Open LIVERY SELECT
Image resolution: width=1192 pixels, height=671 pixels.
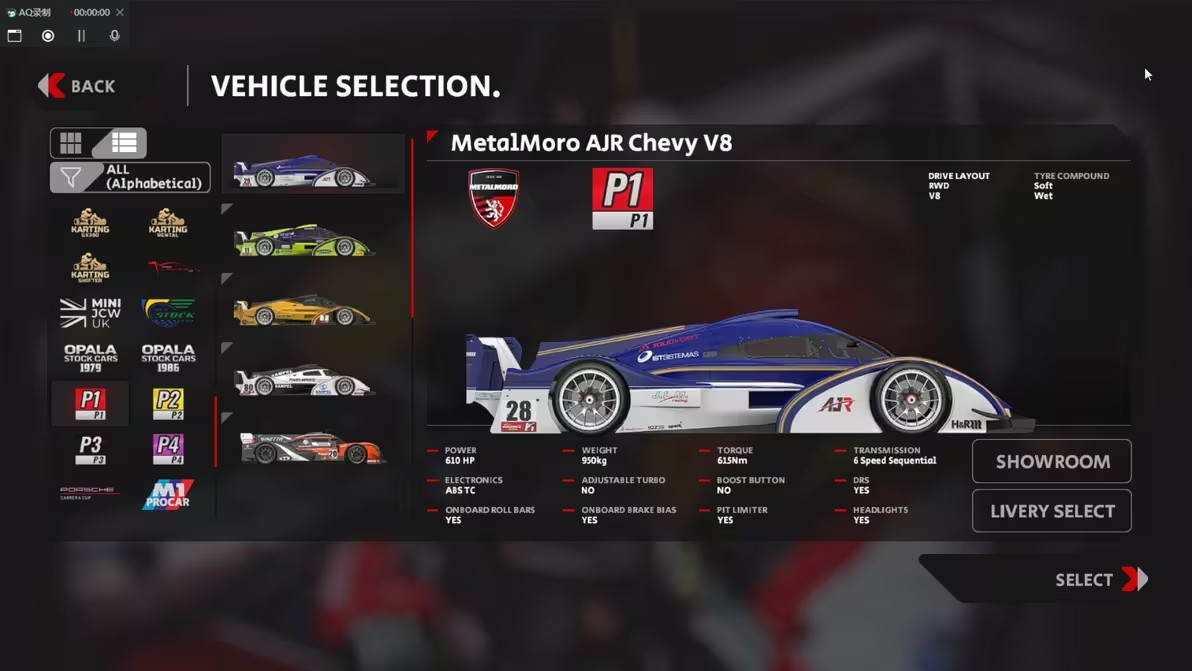(1052, 511)
